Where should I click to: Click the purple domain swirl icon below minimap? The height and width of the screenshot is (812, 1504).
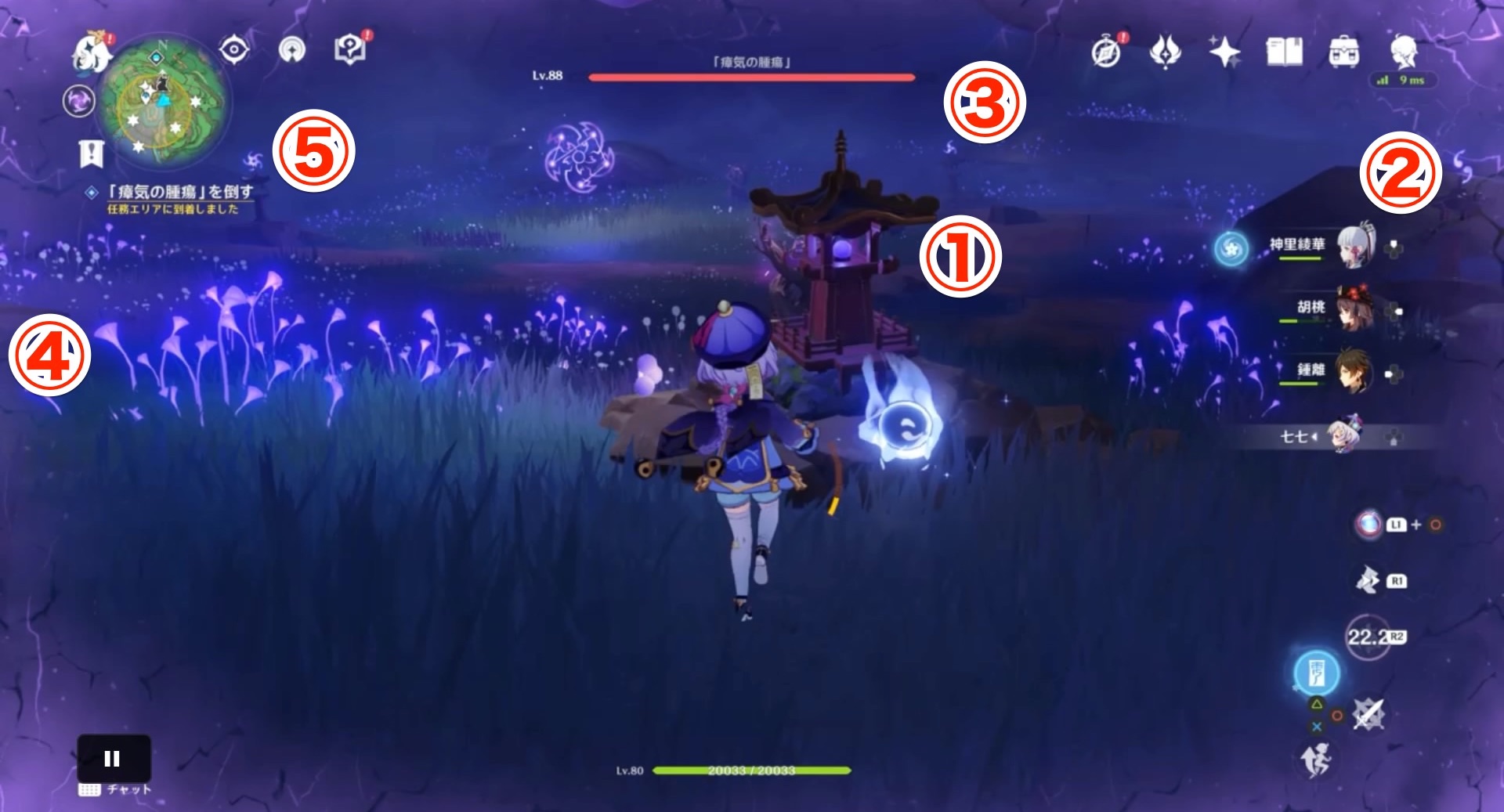78,100
